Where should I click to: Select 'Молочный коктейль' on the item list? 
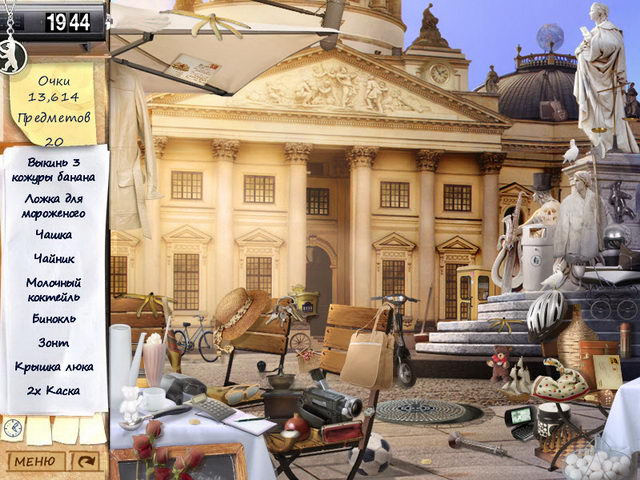tap(54, 289)
